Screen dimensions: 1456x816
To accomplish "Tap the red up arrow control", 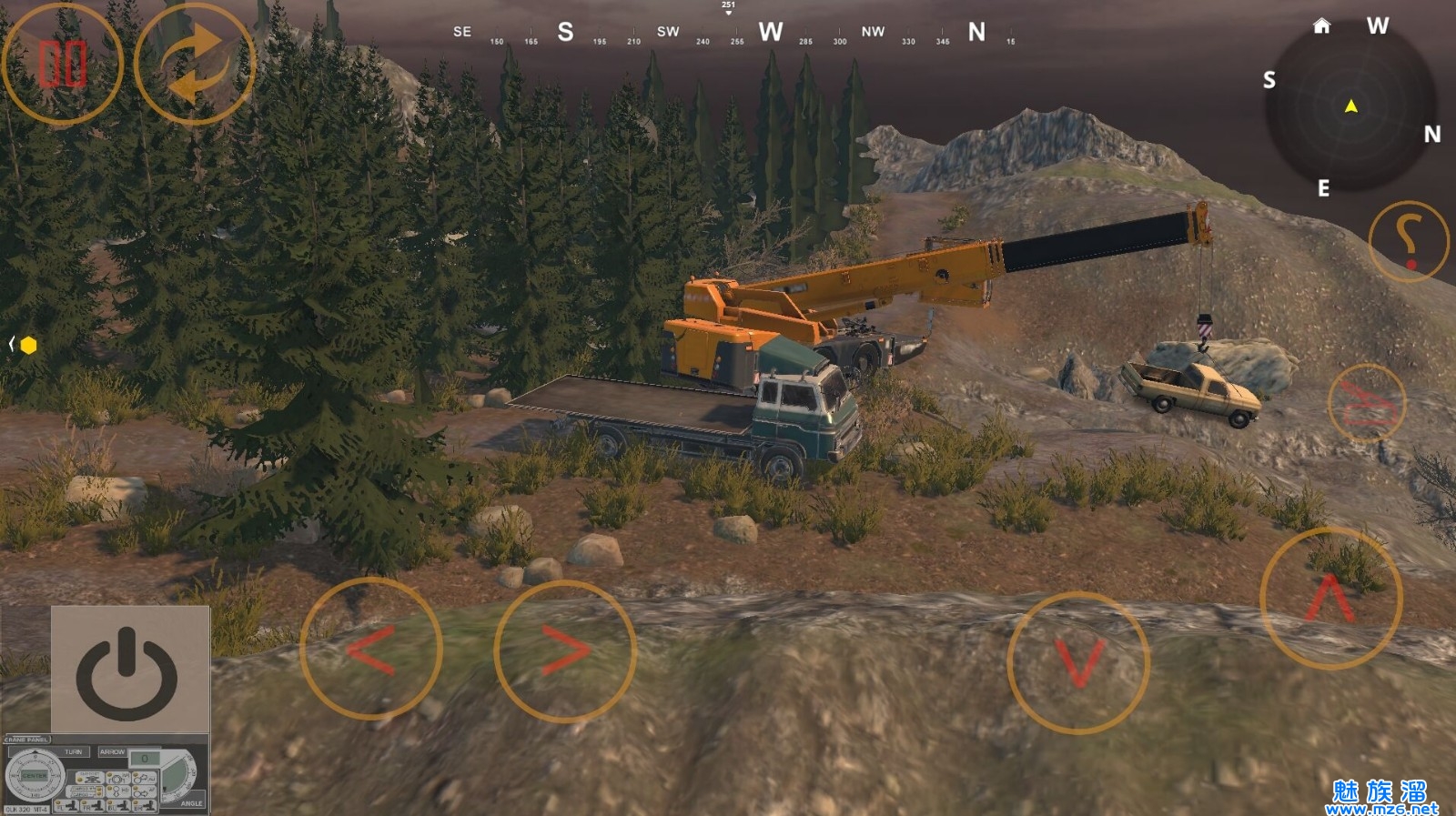I will (x=1331, y=599).
